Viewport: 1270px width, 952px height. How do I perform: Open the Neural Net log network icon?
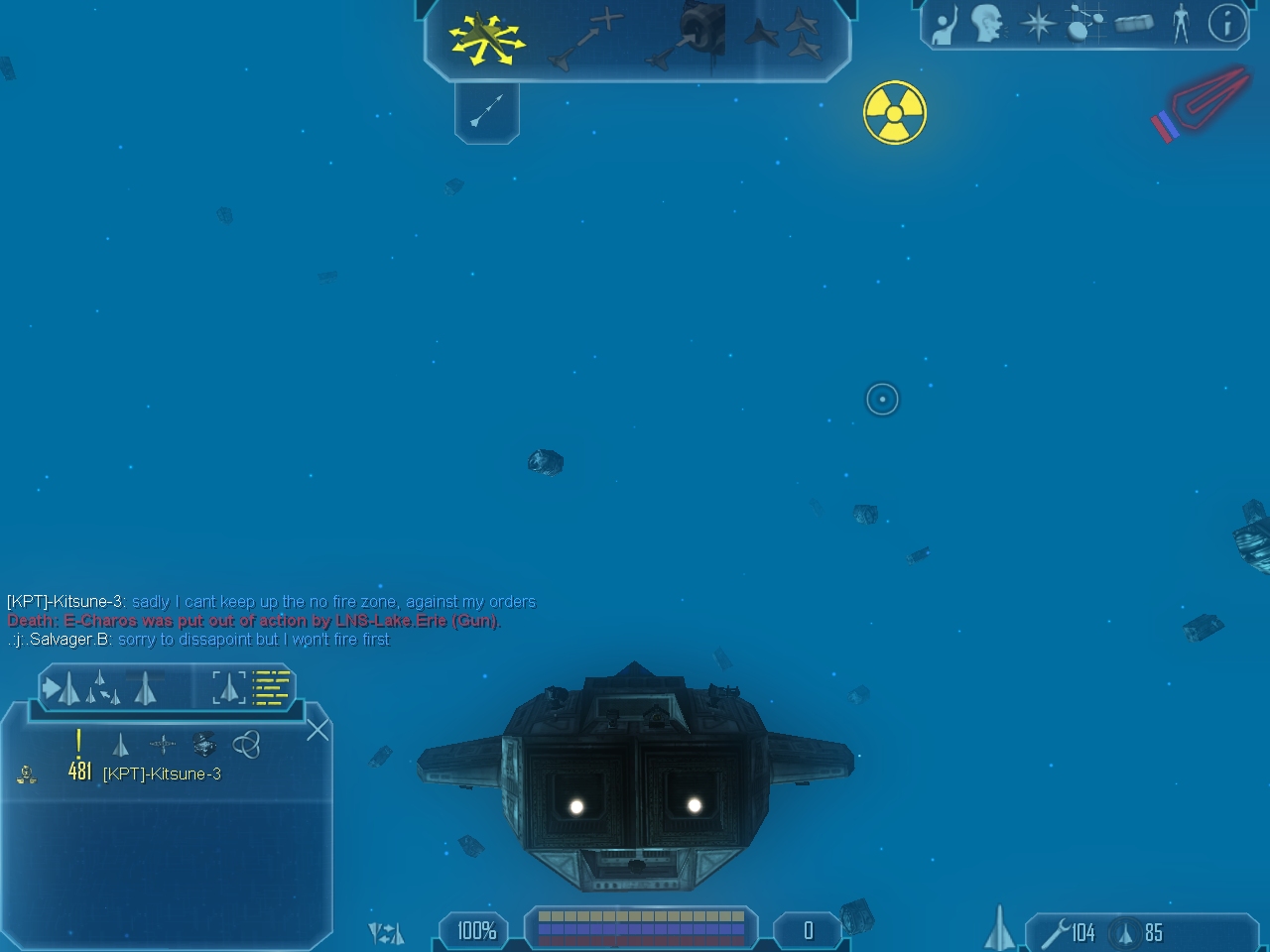coord(1085,22)
